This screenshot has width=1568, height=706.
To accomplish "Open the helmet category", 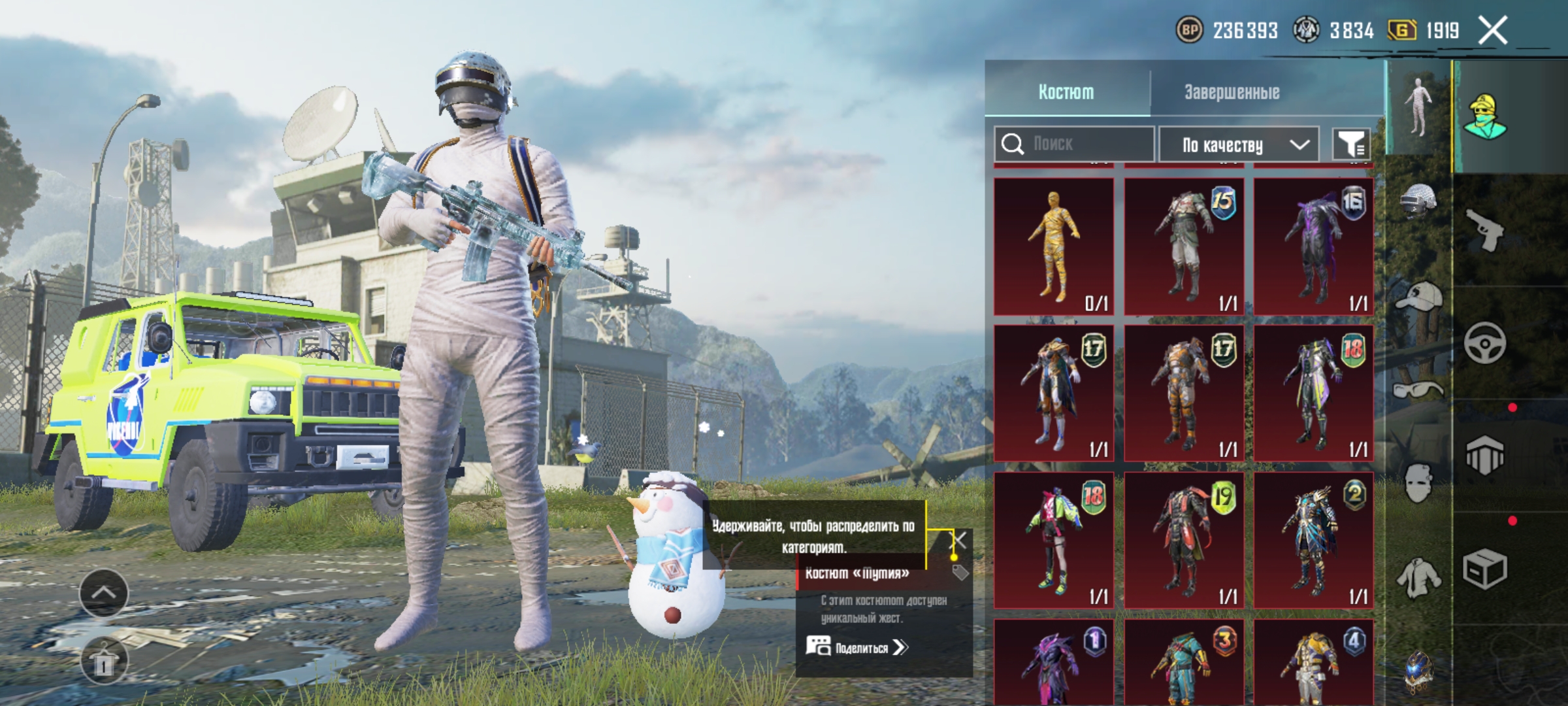I will point(1418,201).
